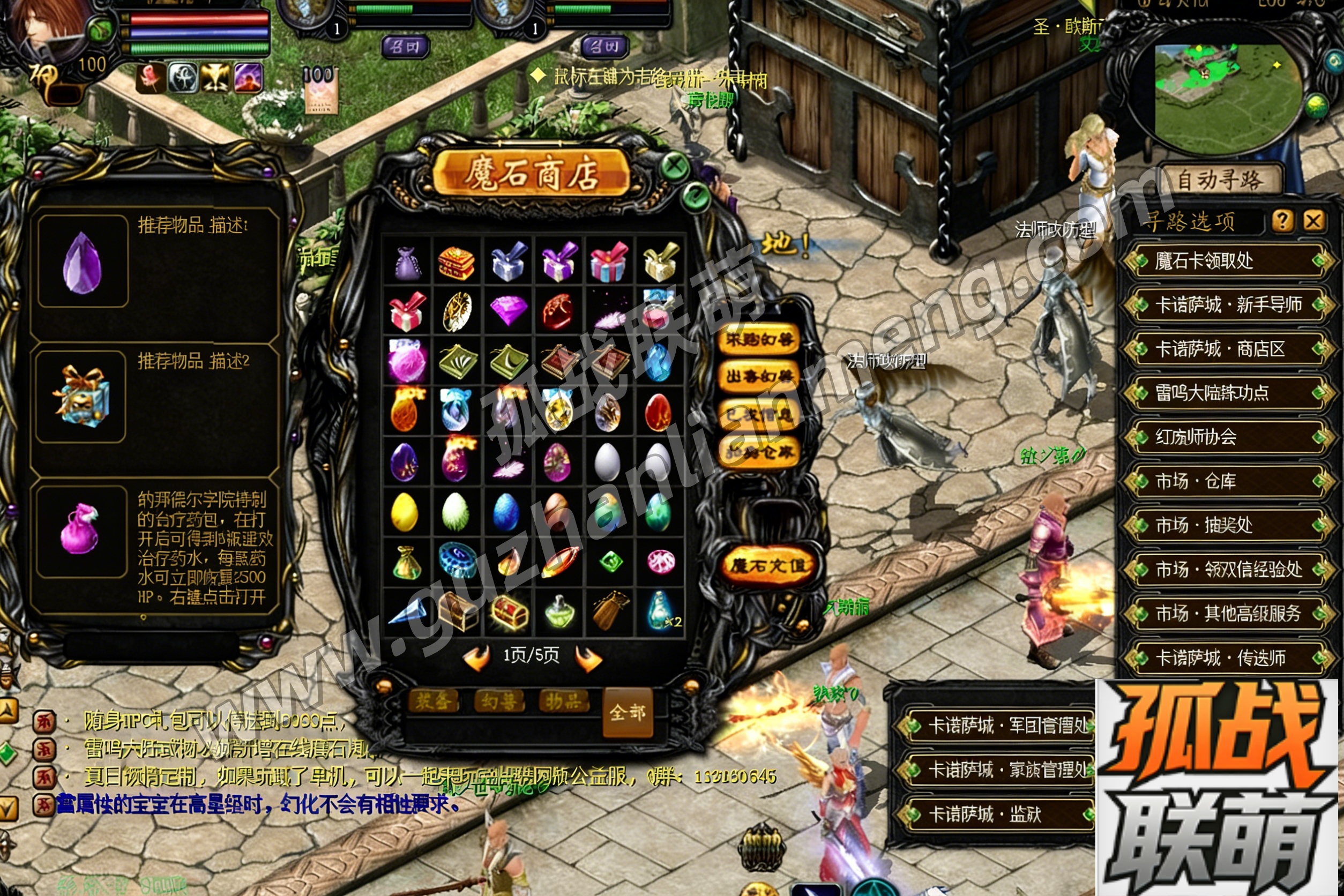Pick the pink diamond gem item
The image size is (1344, 896).
pyautogui.click(x=508, y=309)
